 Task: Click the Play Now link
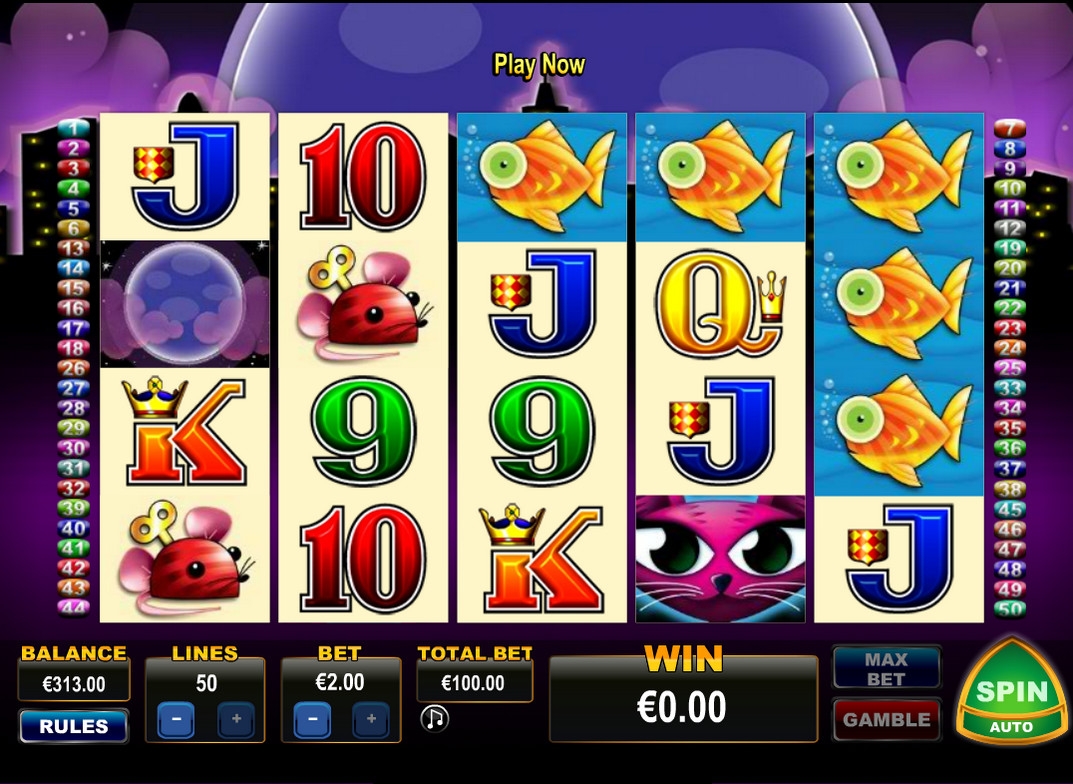pyautogui.click(x=539, y=65)
